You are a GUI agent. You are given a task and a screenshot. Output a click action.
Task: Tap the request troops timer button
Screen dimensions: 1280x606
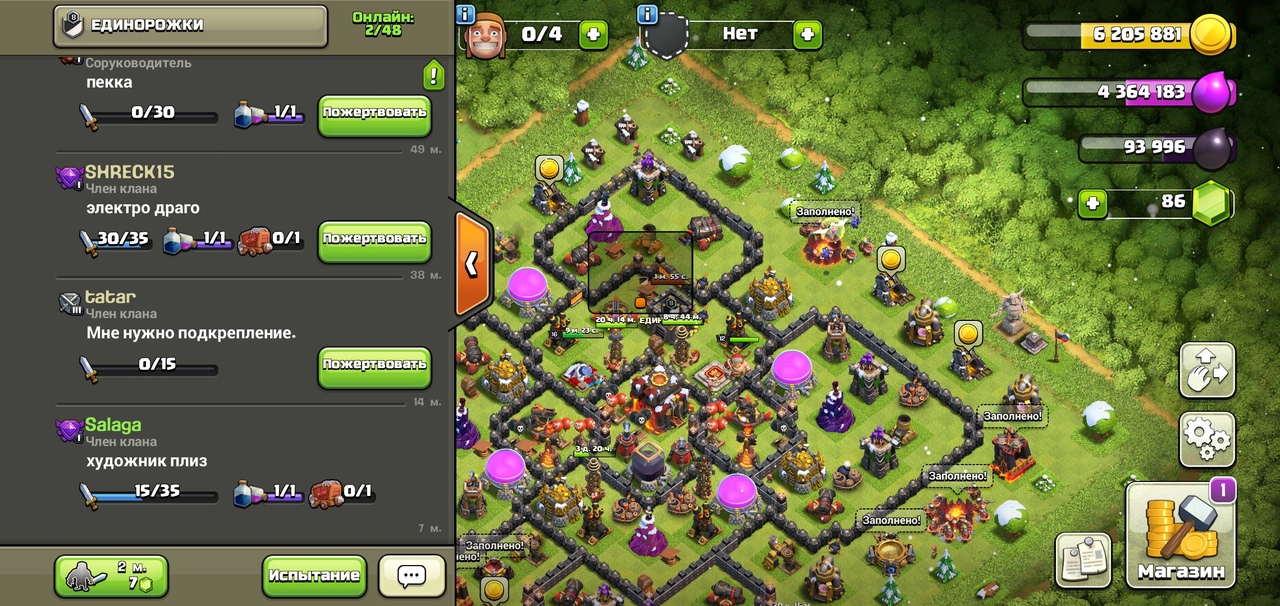pyautogui.click(x=111, y=576)
